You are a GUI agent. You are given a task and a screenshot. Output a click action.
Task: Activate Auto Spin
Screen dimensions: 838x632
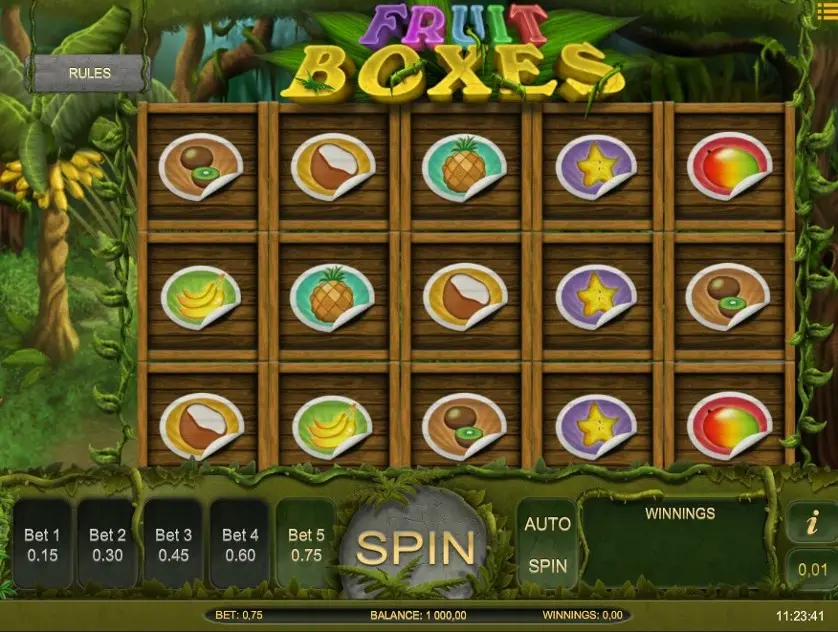(x=547, y=544)
